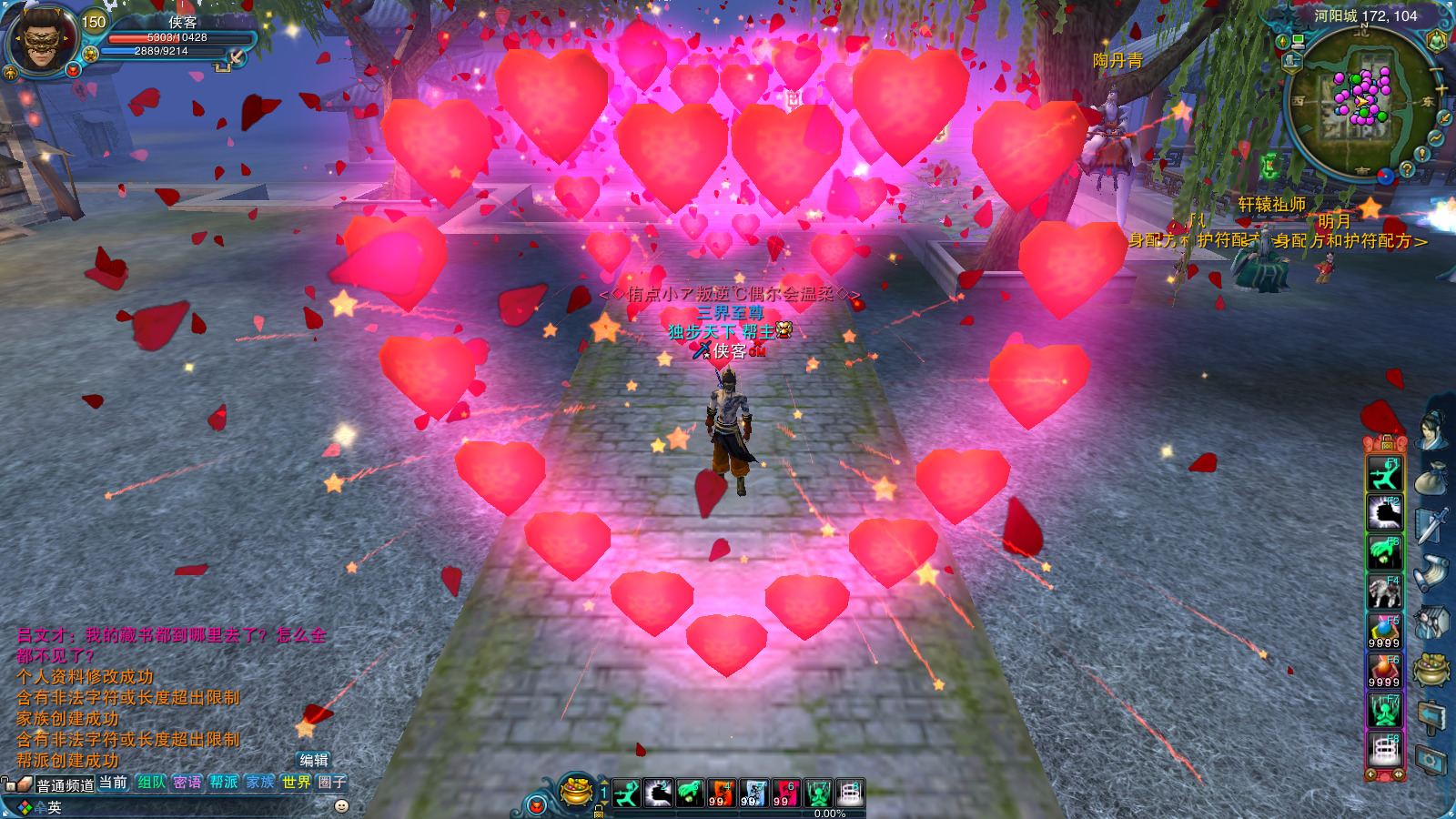
Task: Activate the F4 white wolf skill
Action: (1385, 591)
